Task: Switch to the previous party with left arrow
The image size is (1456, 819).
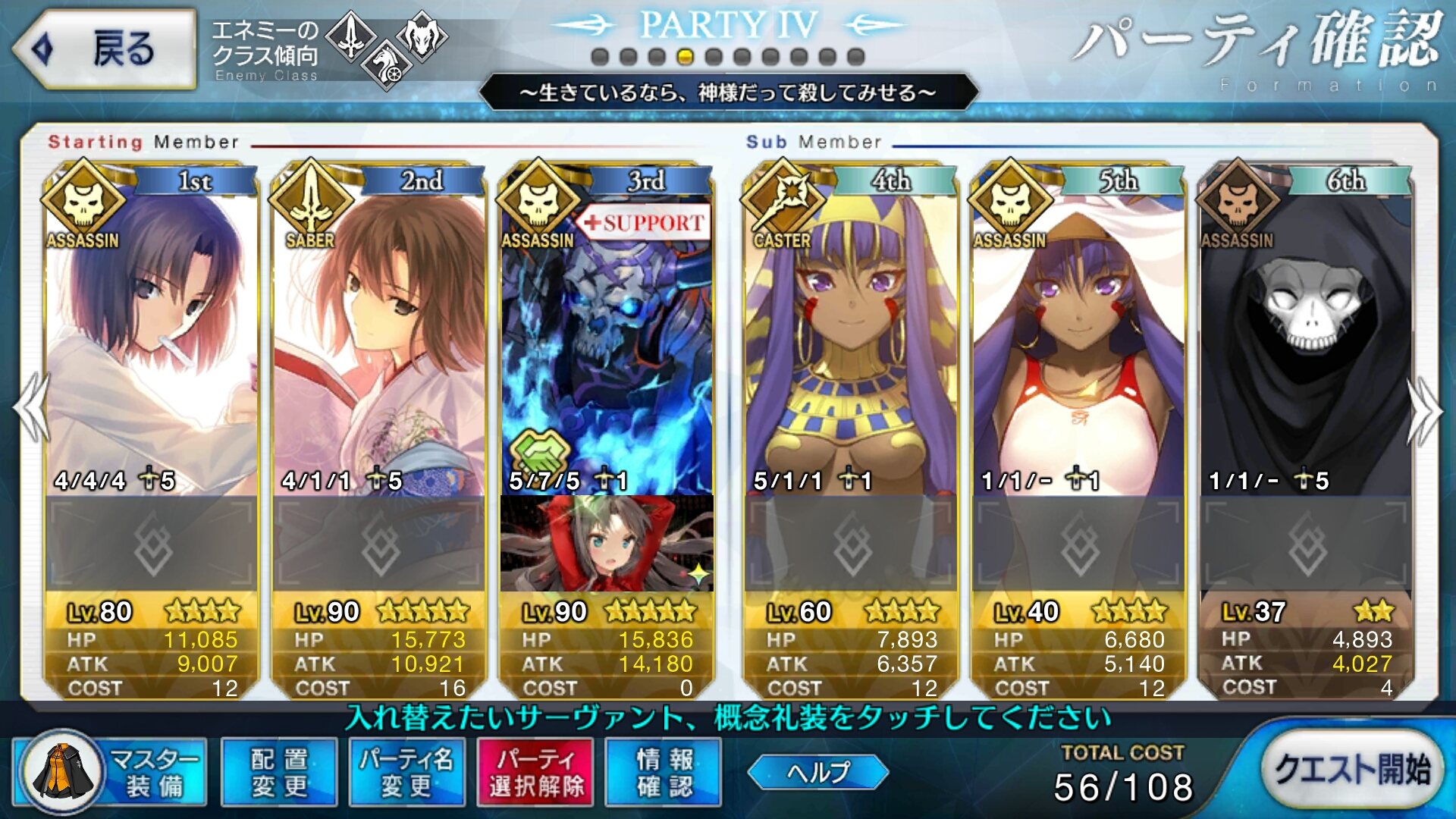Action: click(32, 408)
